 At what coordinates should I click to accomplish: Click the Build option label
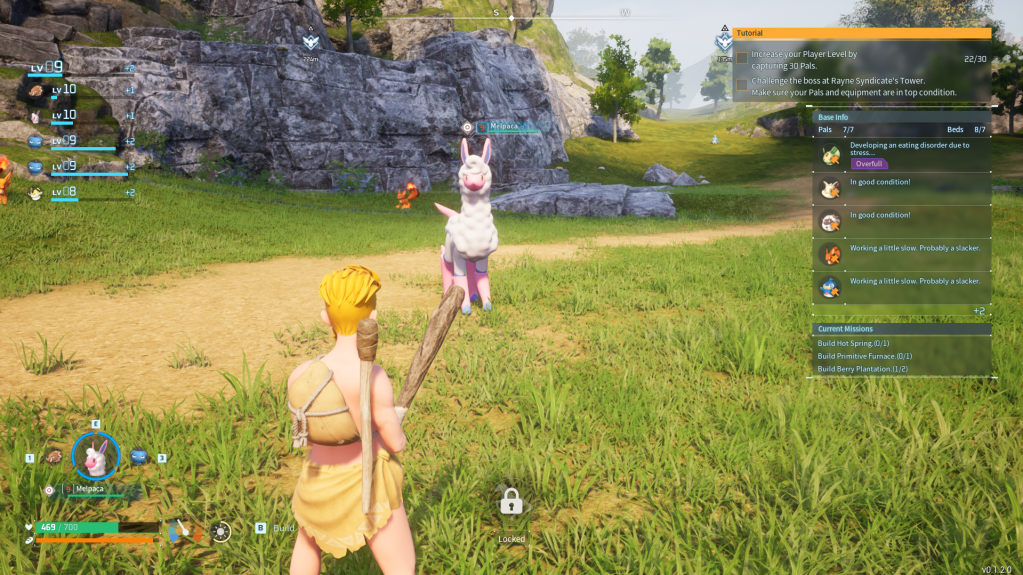[284, 528]
